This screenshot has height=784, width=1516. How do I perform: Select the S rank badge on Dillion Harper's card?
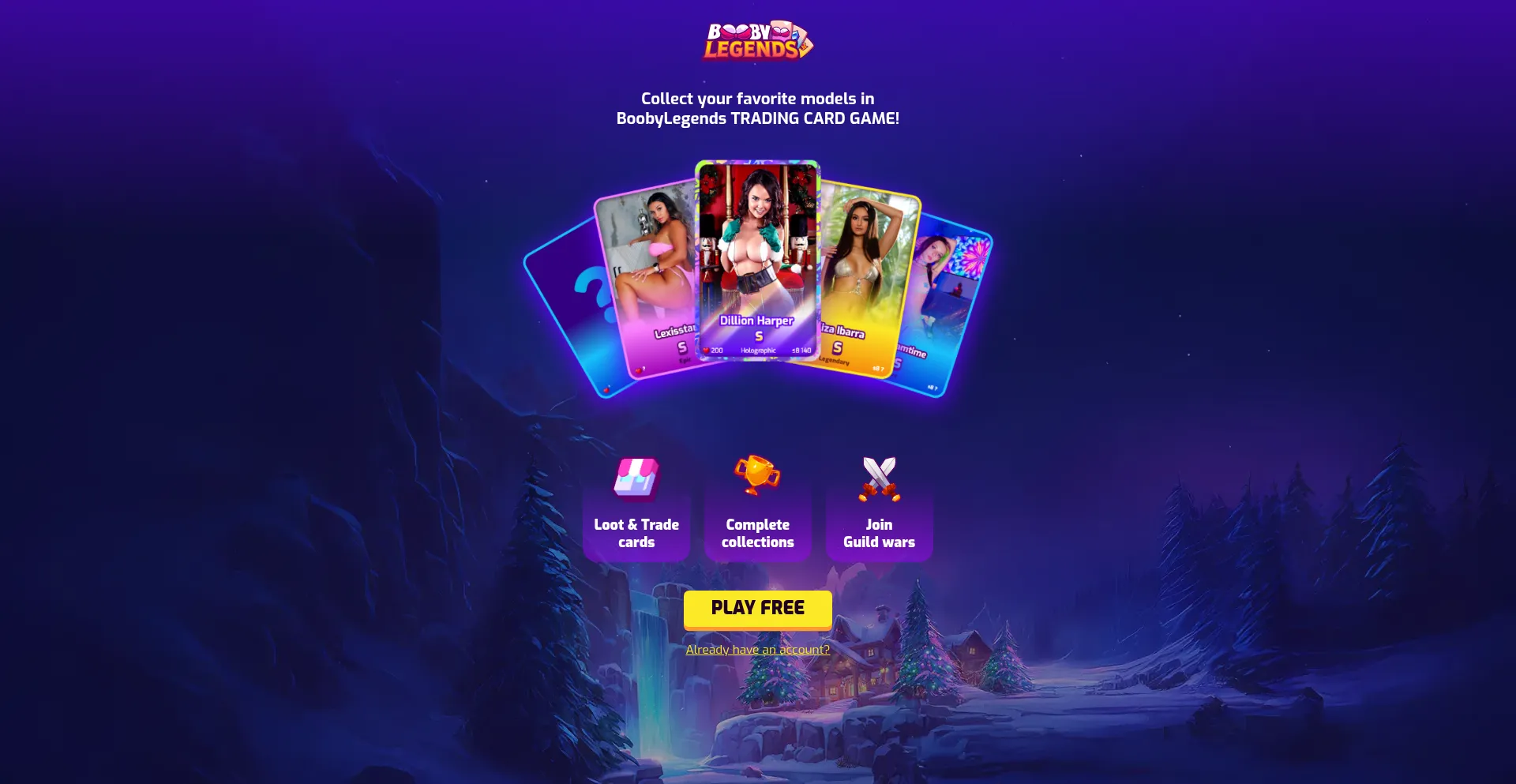(757, 336)
